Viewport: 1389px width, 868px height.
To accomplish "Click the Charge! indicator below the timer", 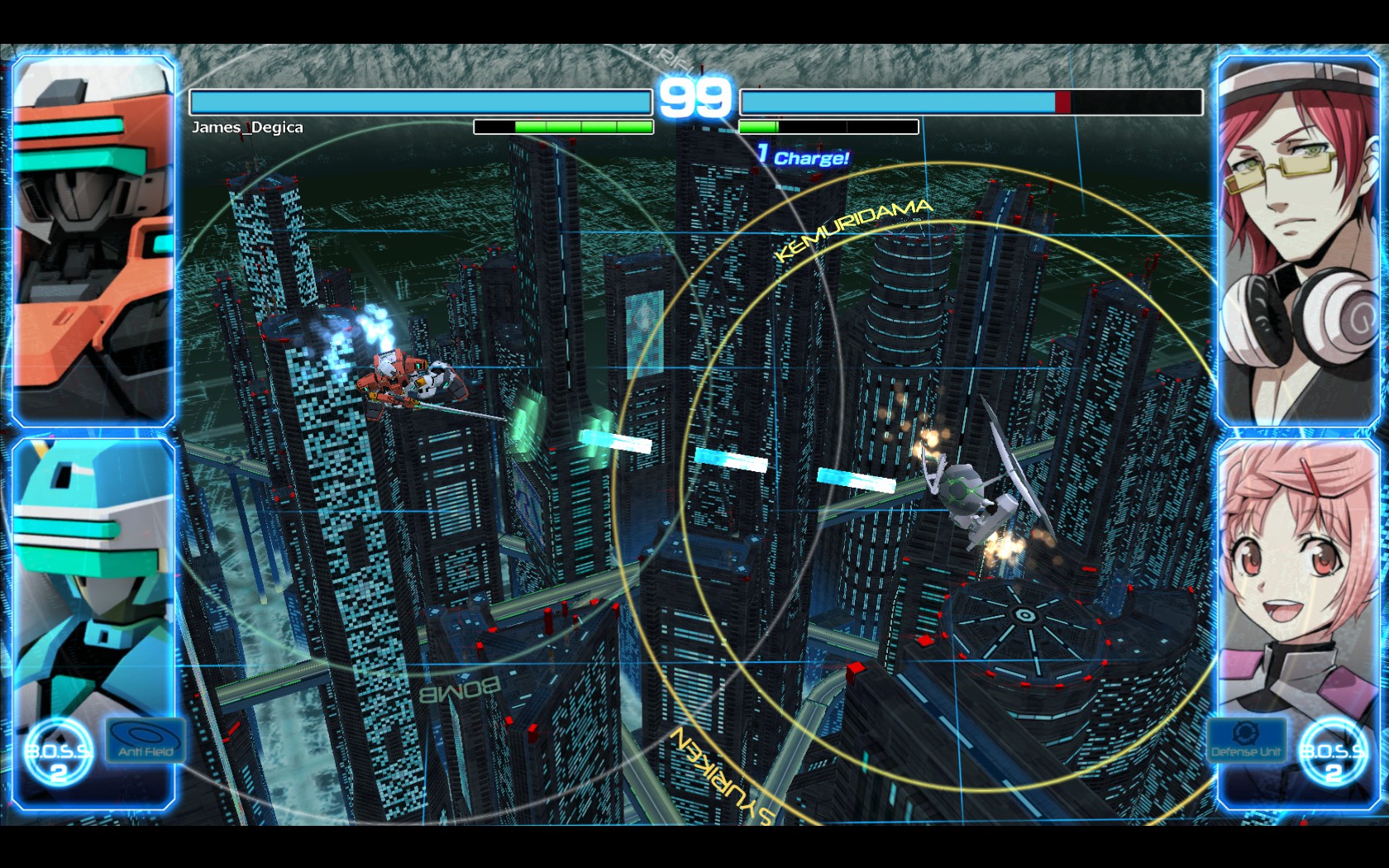I will [800, 156].
